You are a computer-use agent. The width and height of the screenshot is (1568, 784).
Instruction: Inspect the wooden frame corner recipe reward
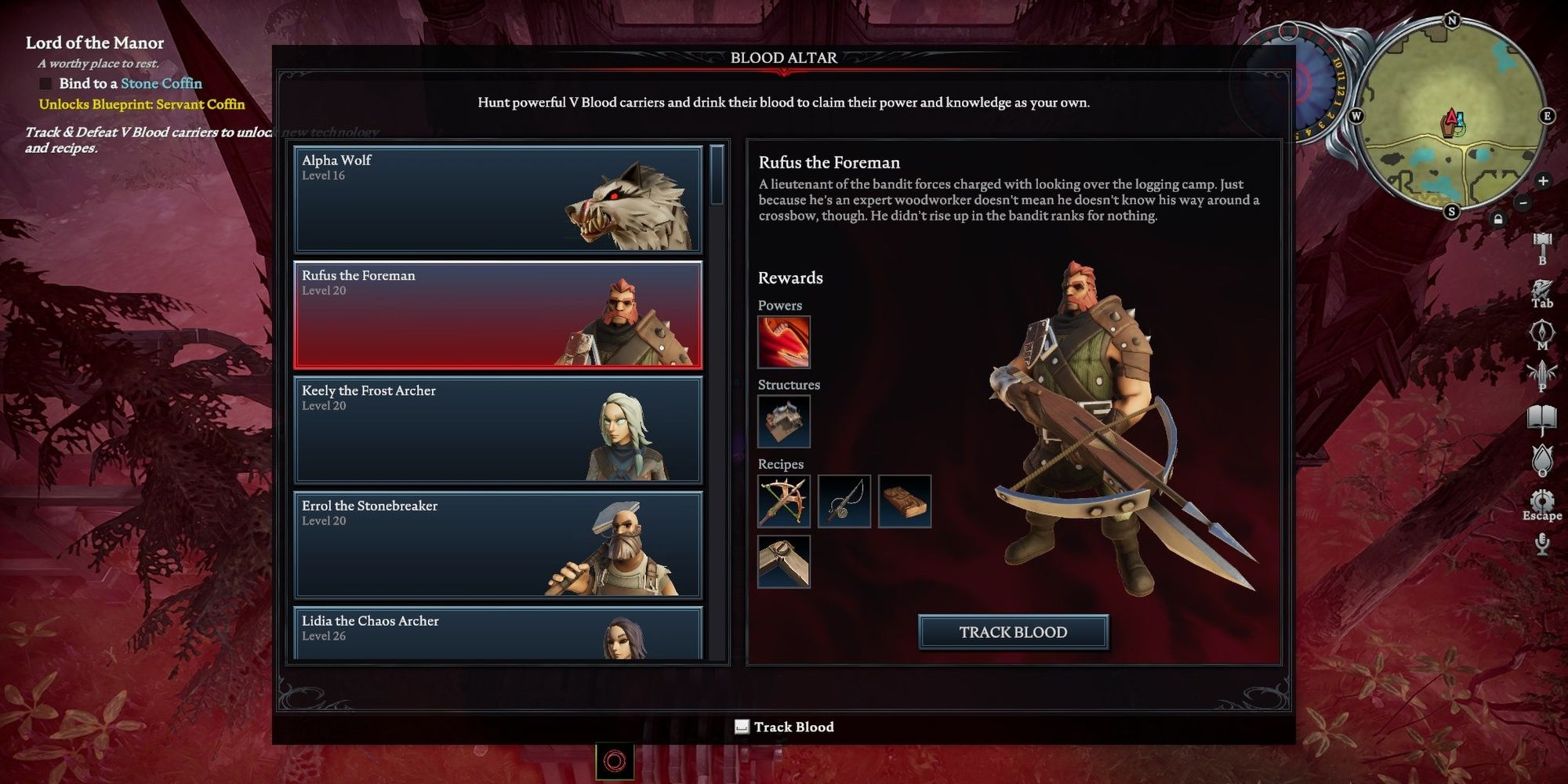784,561
